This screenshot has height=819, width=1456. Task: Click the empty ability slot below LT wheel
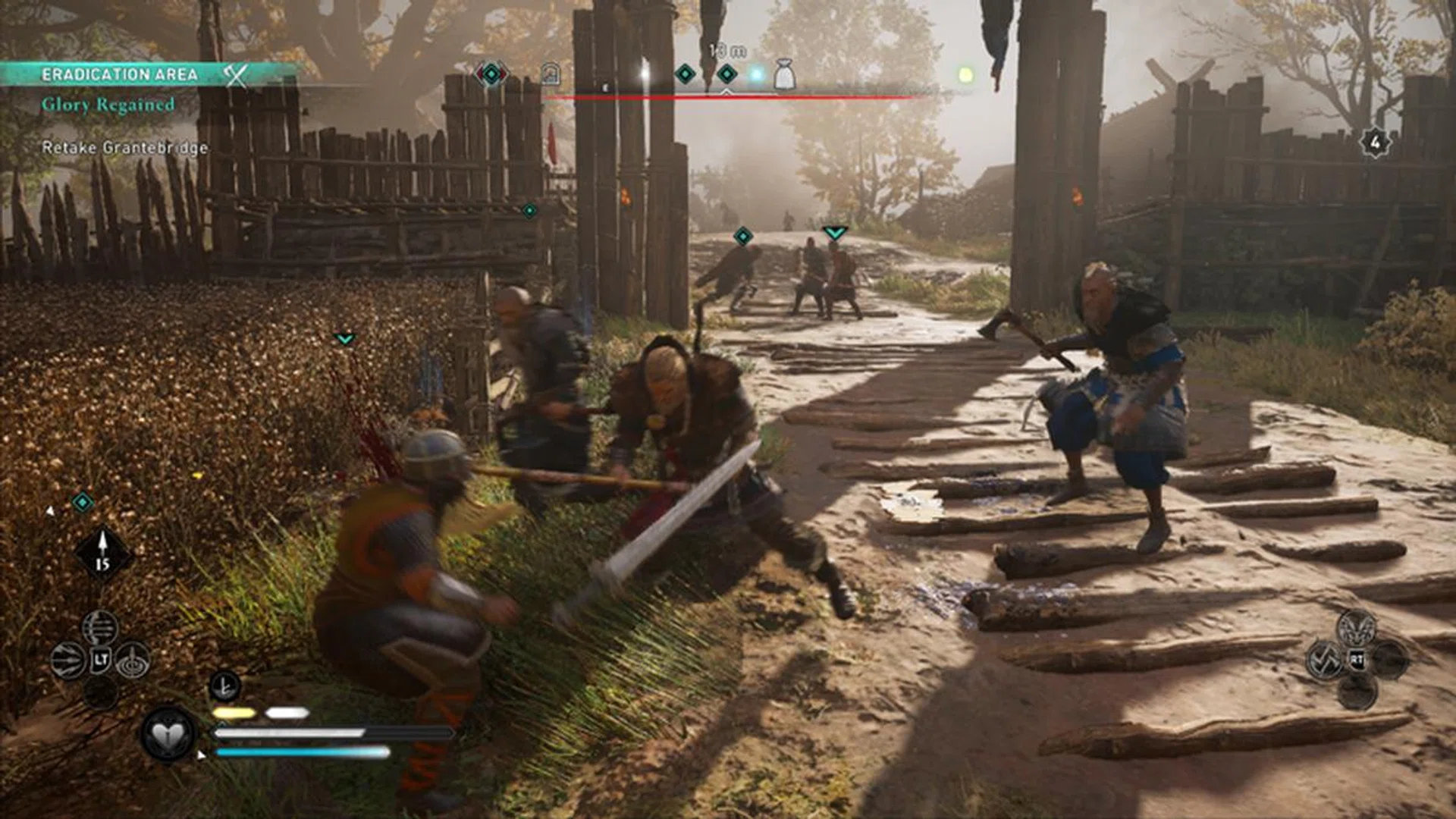coord(99,690)
